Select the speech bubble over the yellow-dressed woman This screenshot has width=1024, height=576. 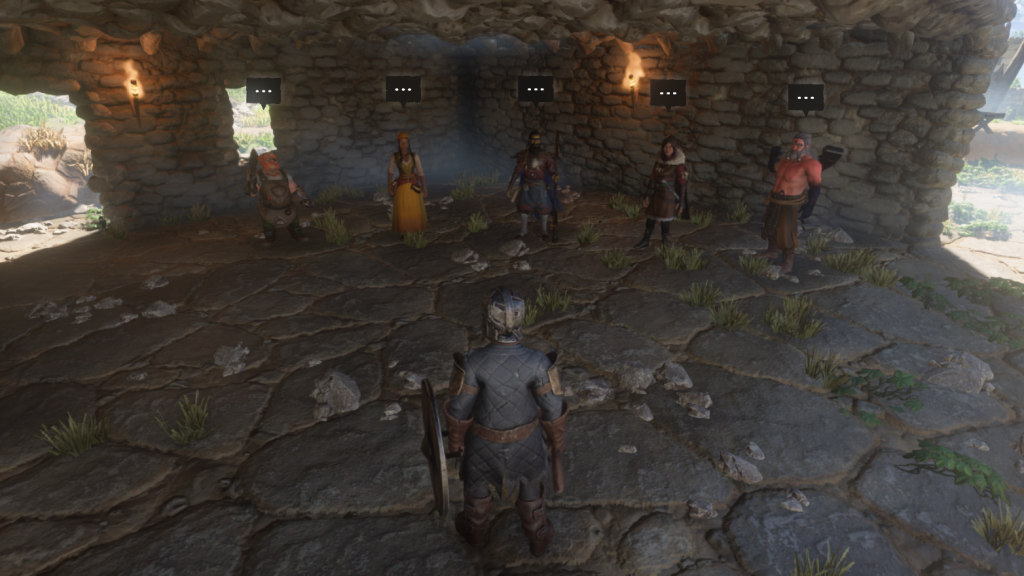point(403,89)
